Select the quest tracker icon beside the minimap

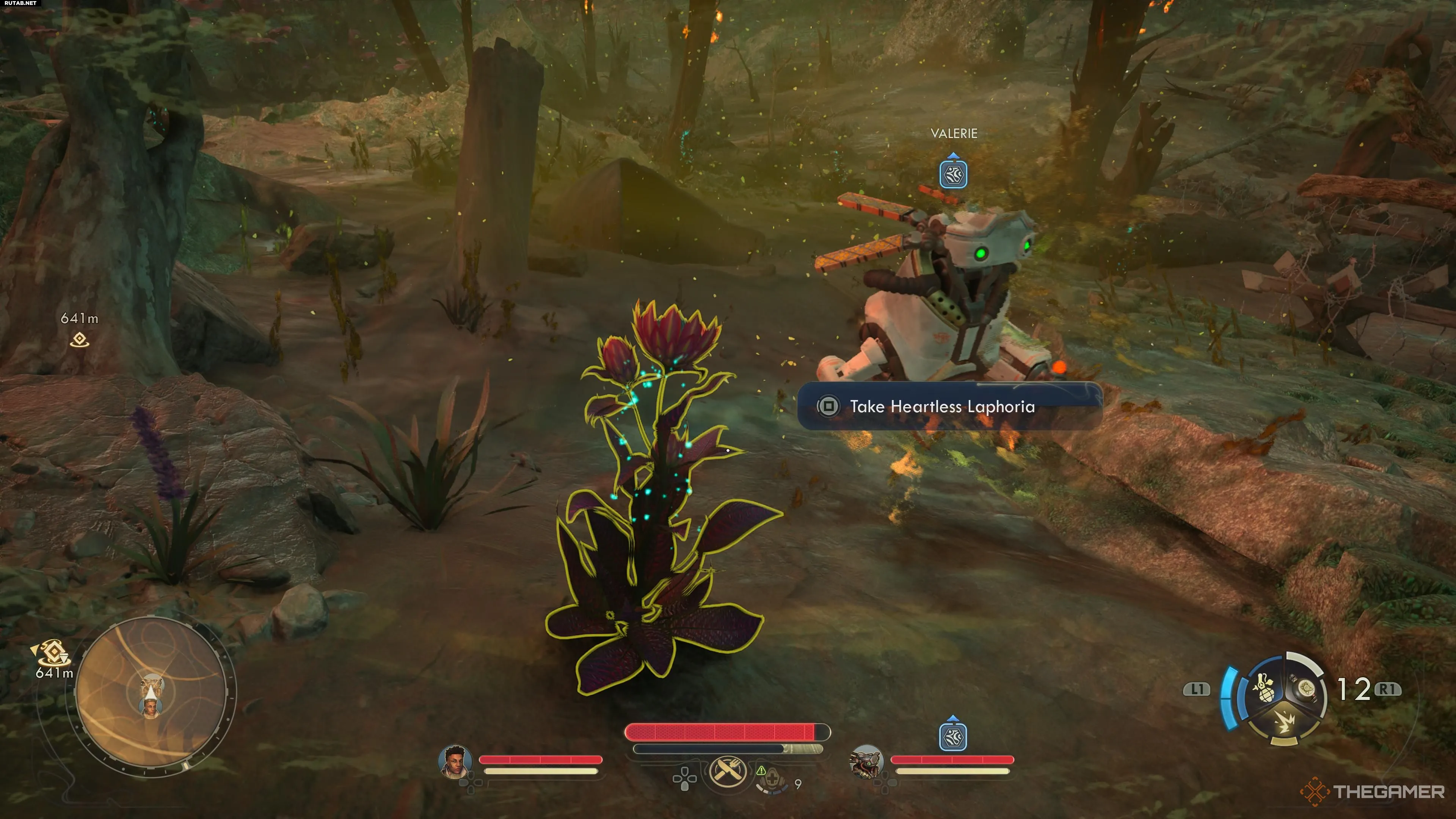pos(53,653)
